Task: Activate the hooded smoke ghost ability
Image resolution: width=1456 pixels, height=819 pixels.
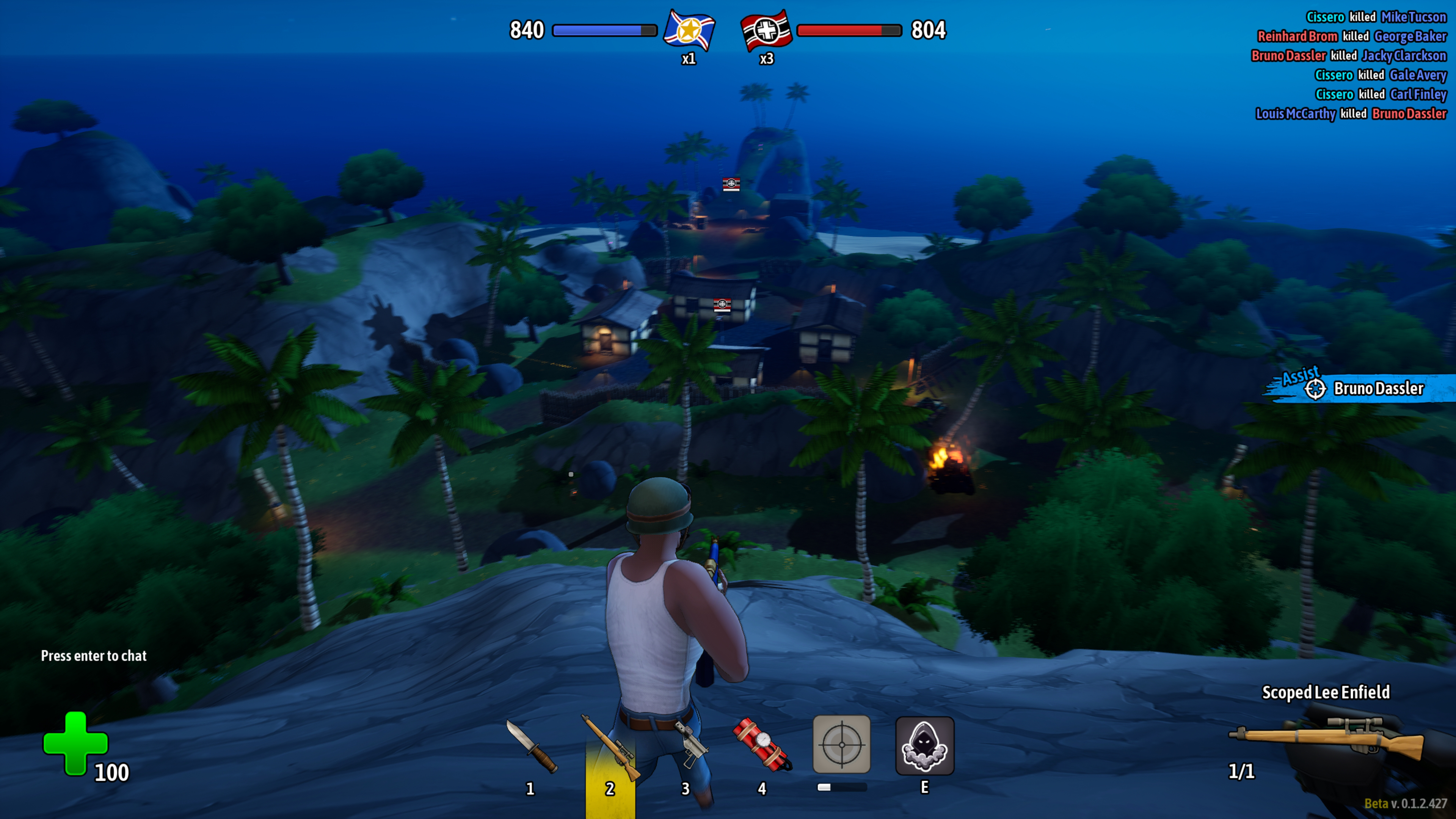Action: point(925,745)
